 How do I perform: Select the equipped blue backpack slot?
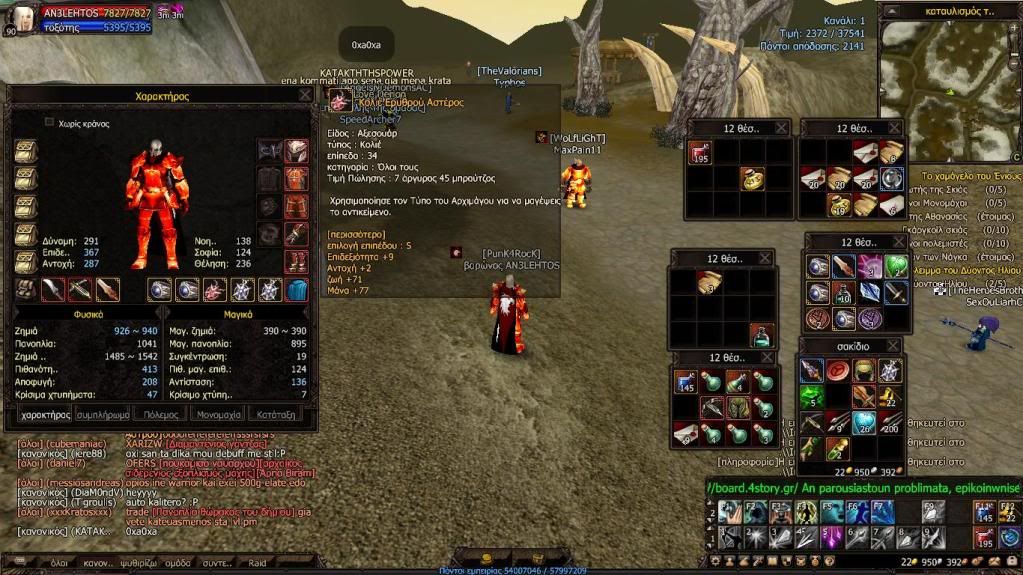tap(297, 290)
